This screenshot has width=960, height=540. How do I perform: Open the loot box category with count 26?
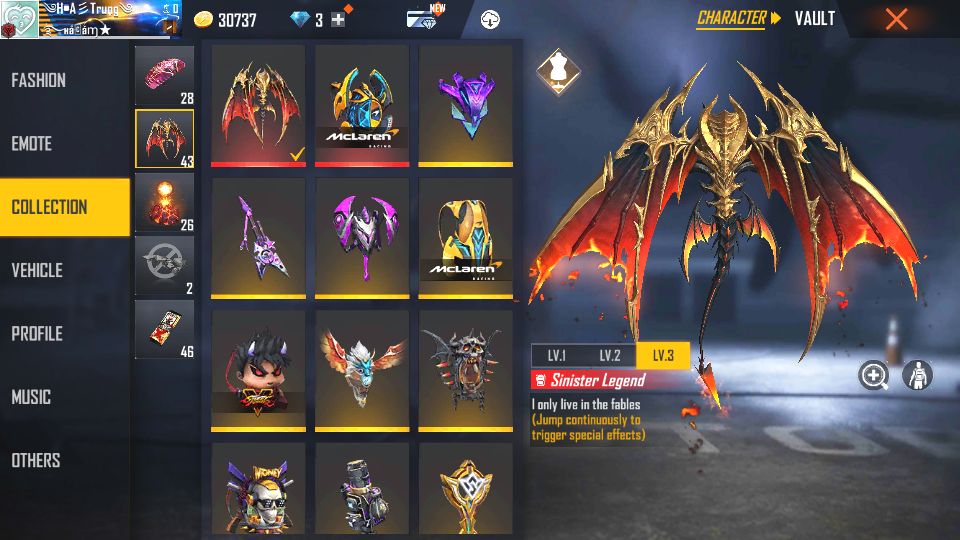(164, 203)
